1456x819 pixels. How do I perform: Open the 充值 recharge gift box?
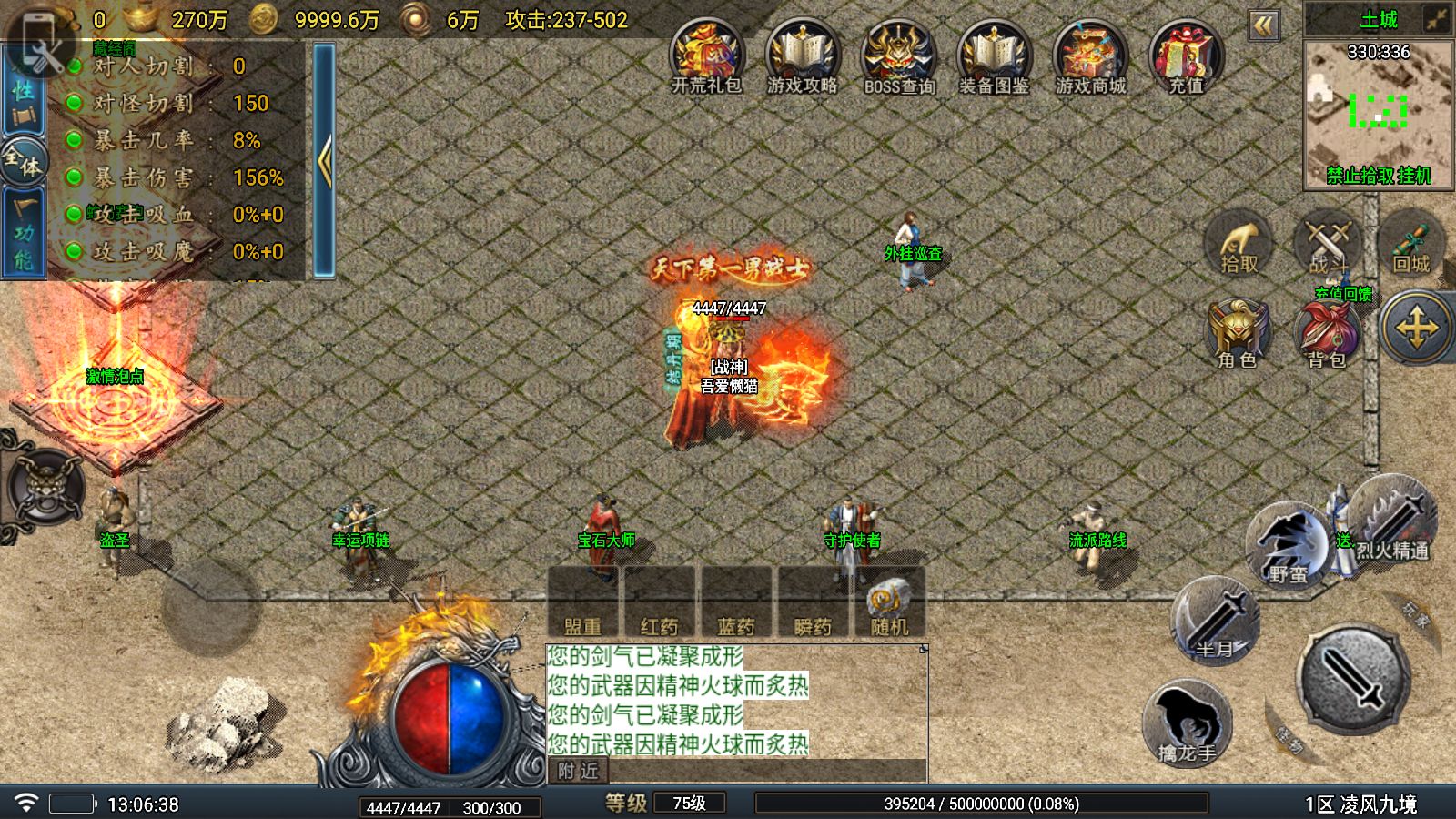click(1186, 56)
